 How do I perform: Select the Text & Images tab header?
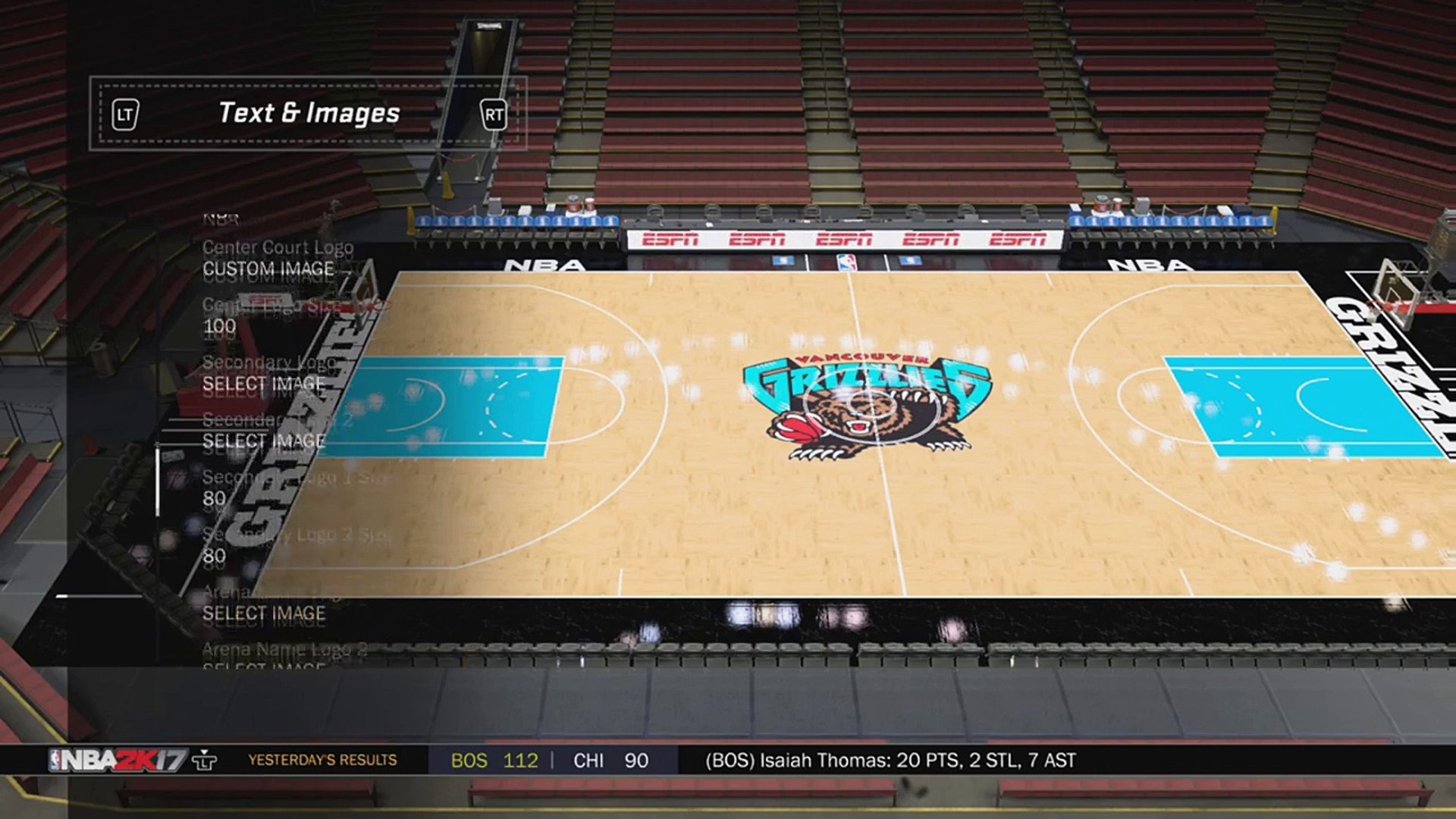pyautogui.click(x=309, y=114)
